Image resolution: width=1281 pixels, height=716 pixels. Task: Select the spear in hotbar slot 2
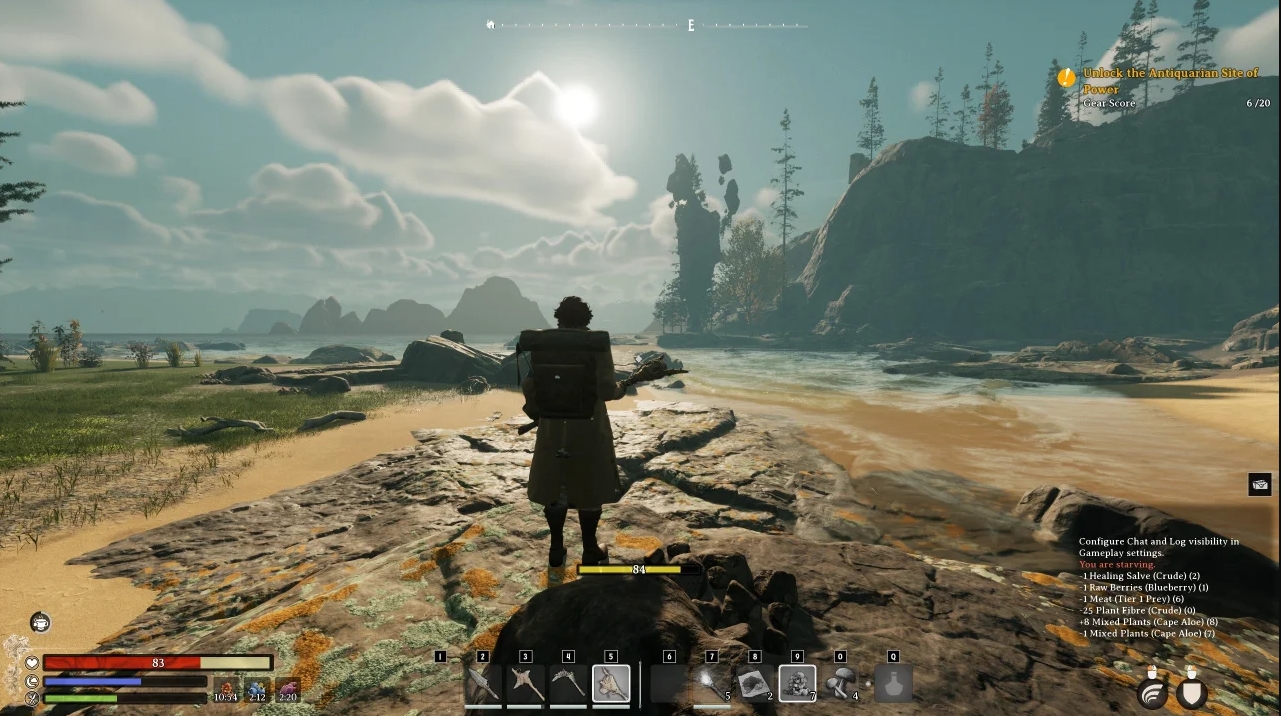(x=483, y=684)
